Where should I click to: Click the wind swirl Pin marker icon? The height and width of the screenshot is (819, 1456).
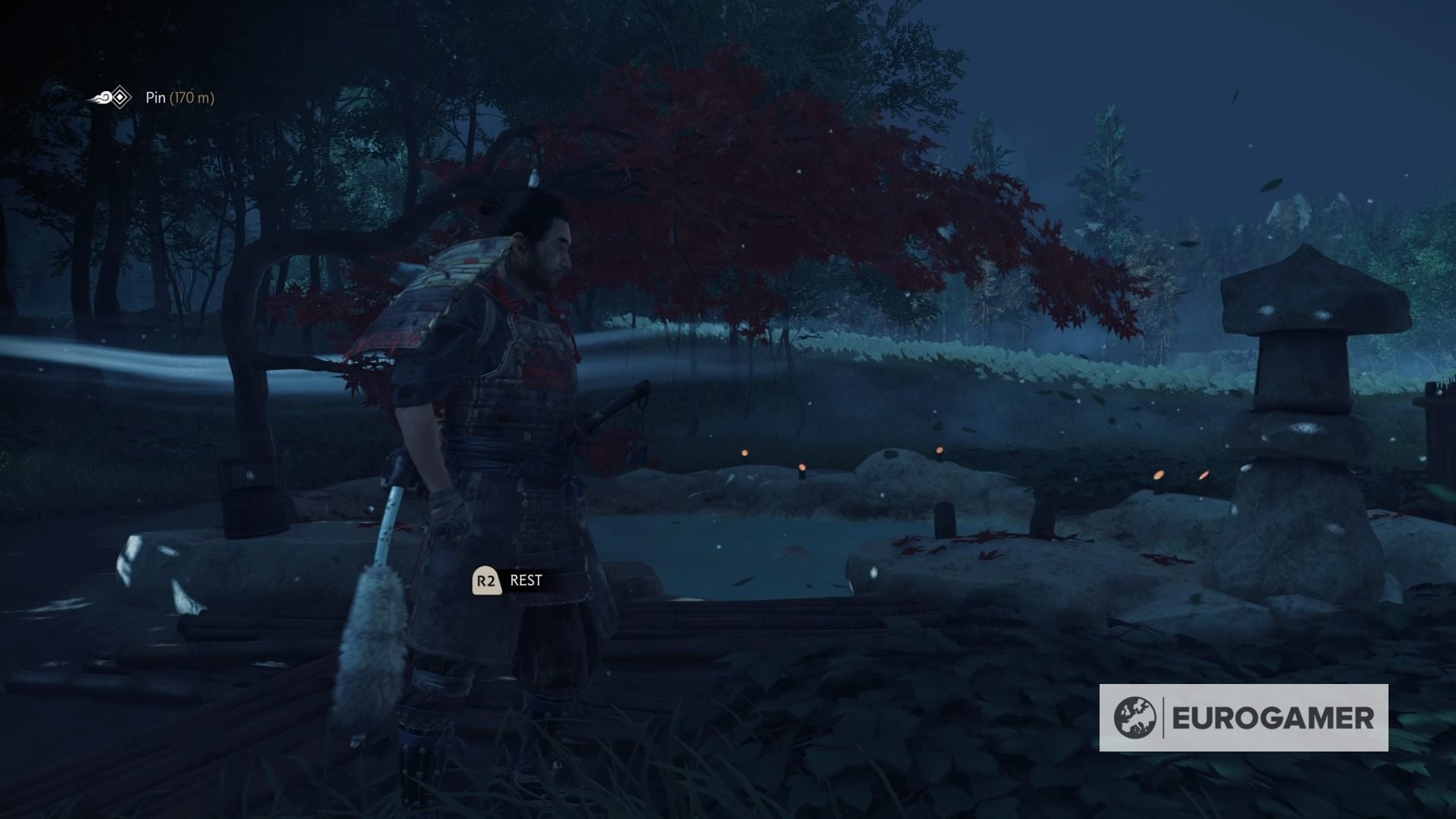[103, 97]
